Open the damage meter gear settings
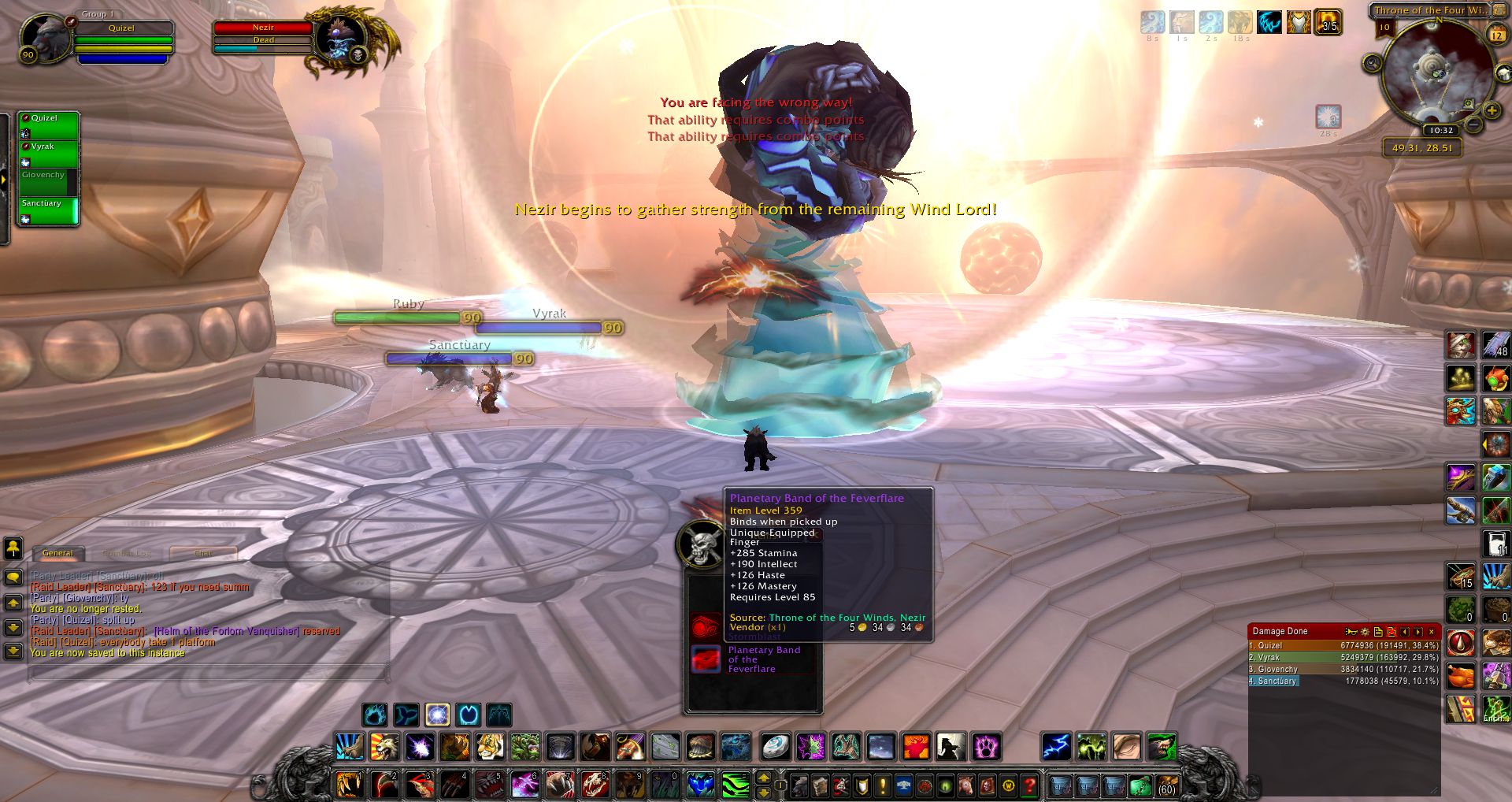Image resolution: width=1512 pixels, height=802 pixels. pyautogui.click(x=1365, y=632)
